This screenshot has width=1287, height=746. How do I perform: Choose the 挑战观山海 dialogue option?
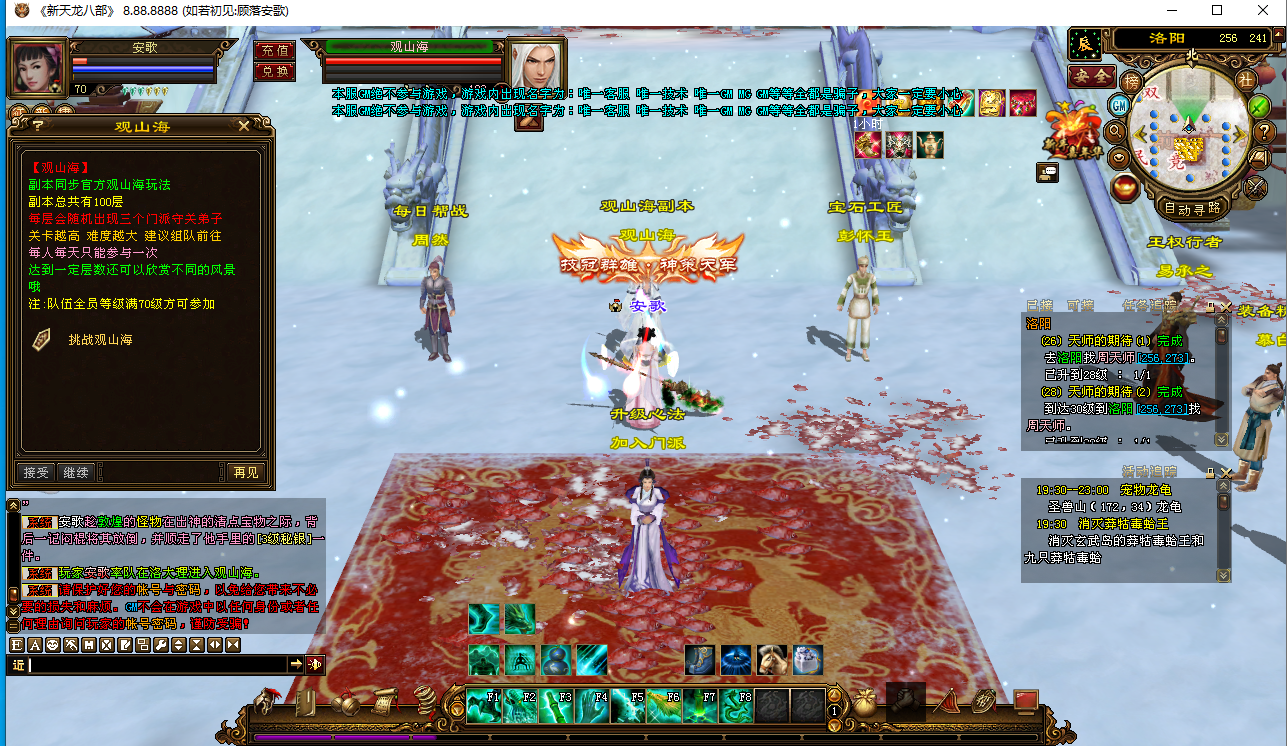pos(100,340)
